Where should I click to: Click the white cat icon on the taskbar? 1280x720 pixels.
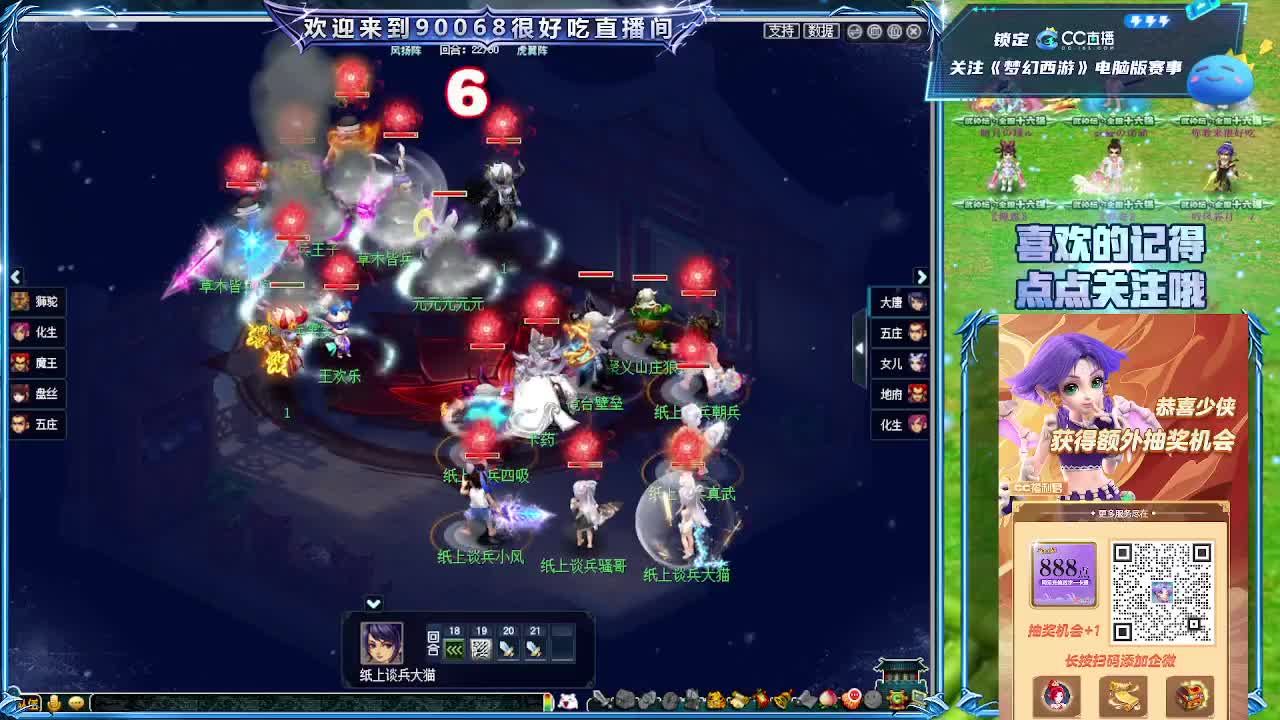pyautogui.click(x=567, y=702)
